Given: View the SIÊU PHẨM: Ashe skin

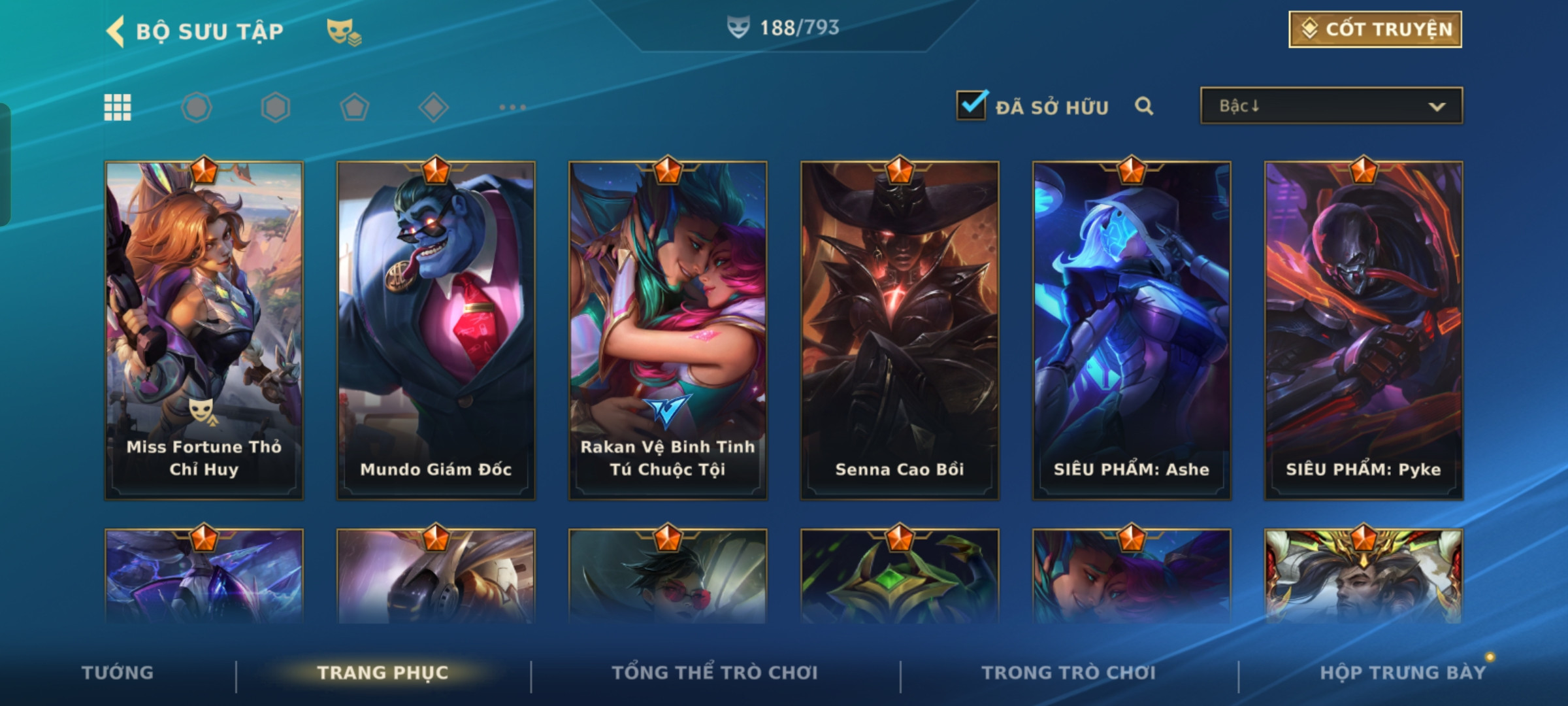Looking at the screenshot, I should 1132,330.
